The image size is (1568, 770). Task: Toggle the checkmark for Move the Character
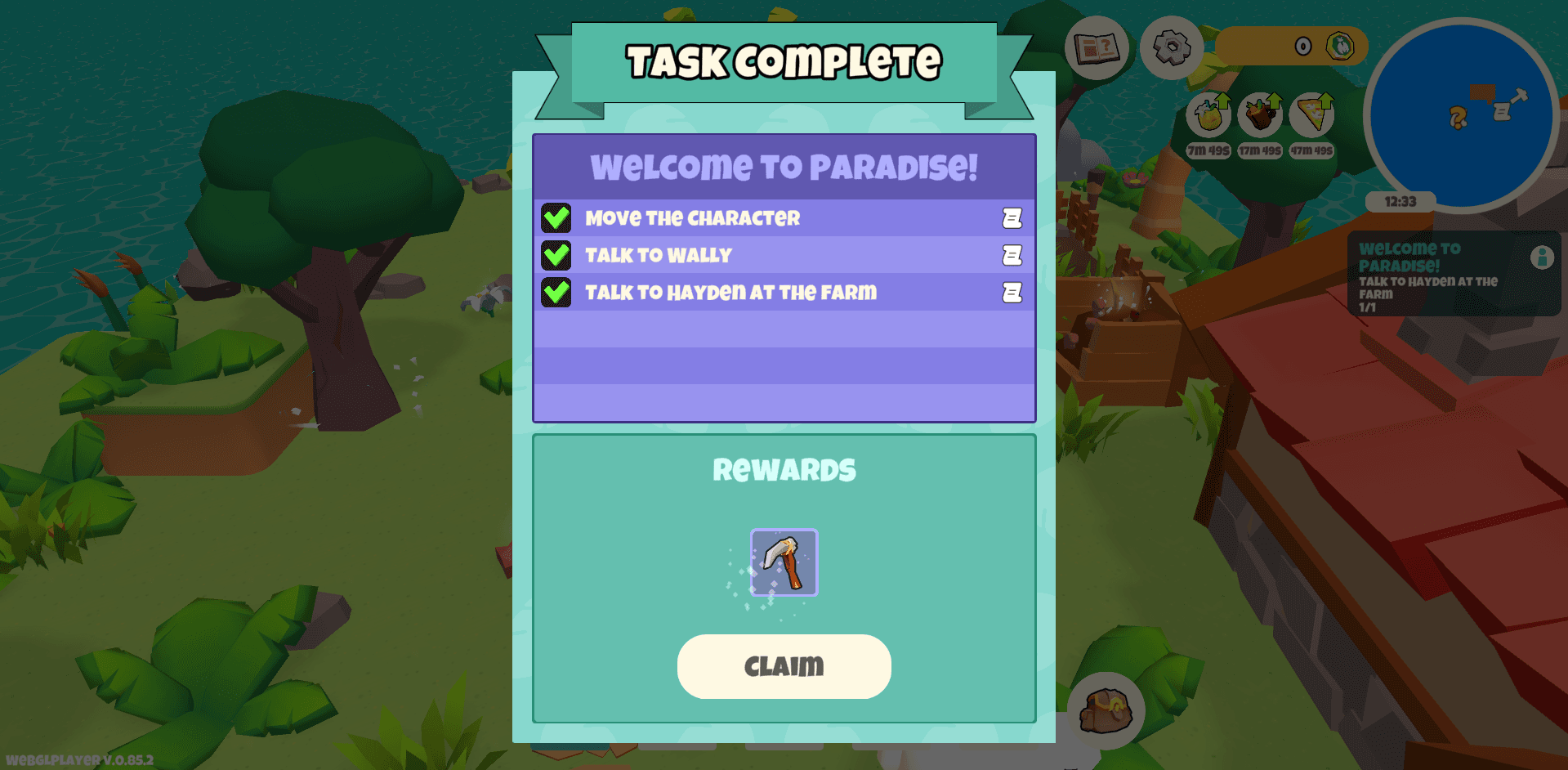tap(557, 217)
